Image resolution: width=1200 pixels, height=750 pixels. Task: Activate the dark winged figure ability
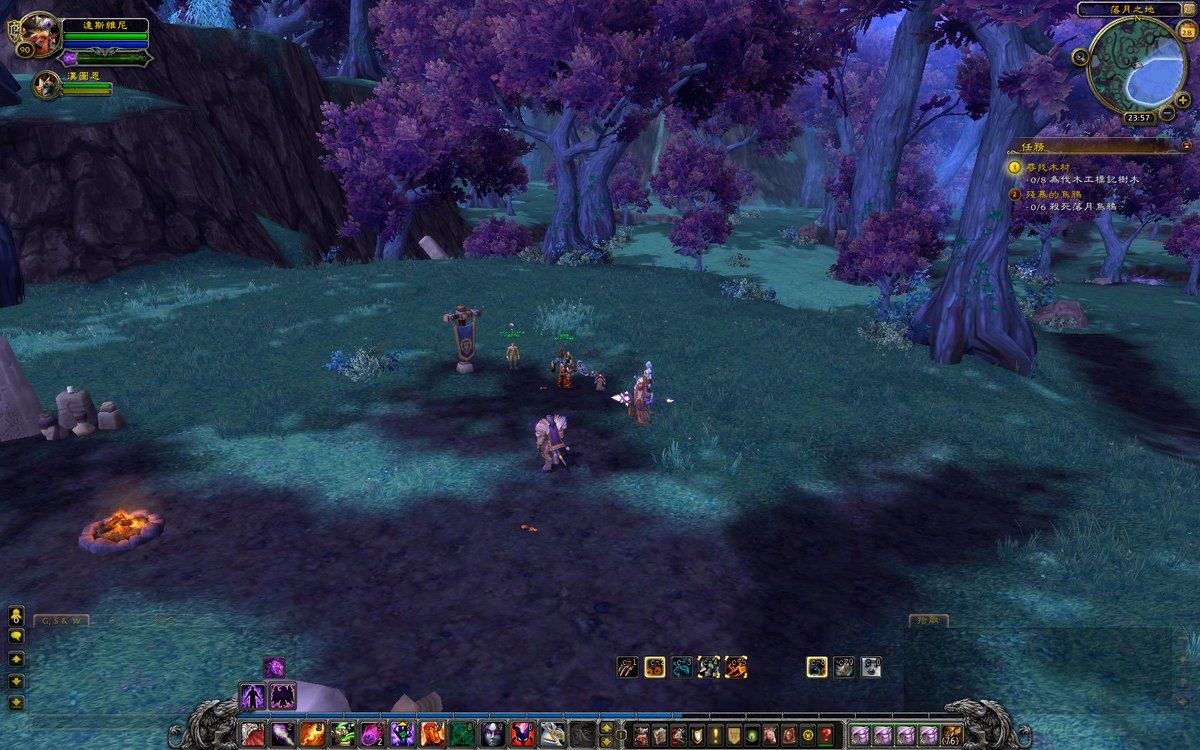[x=283, y=695]
